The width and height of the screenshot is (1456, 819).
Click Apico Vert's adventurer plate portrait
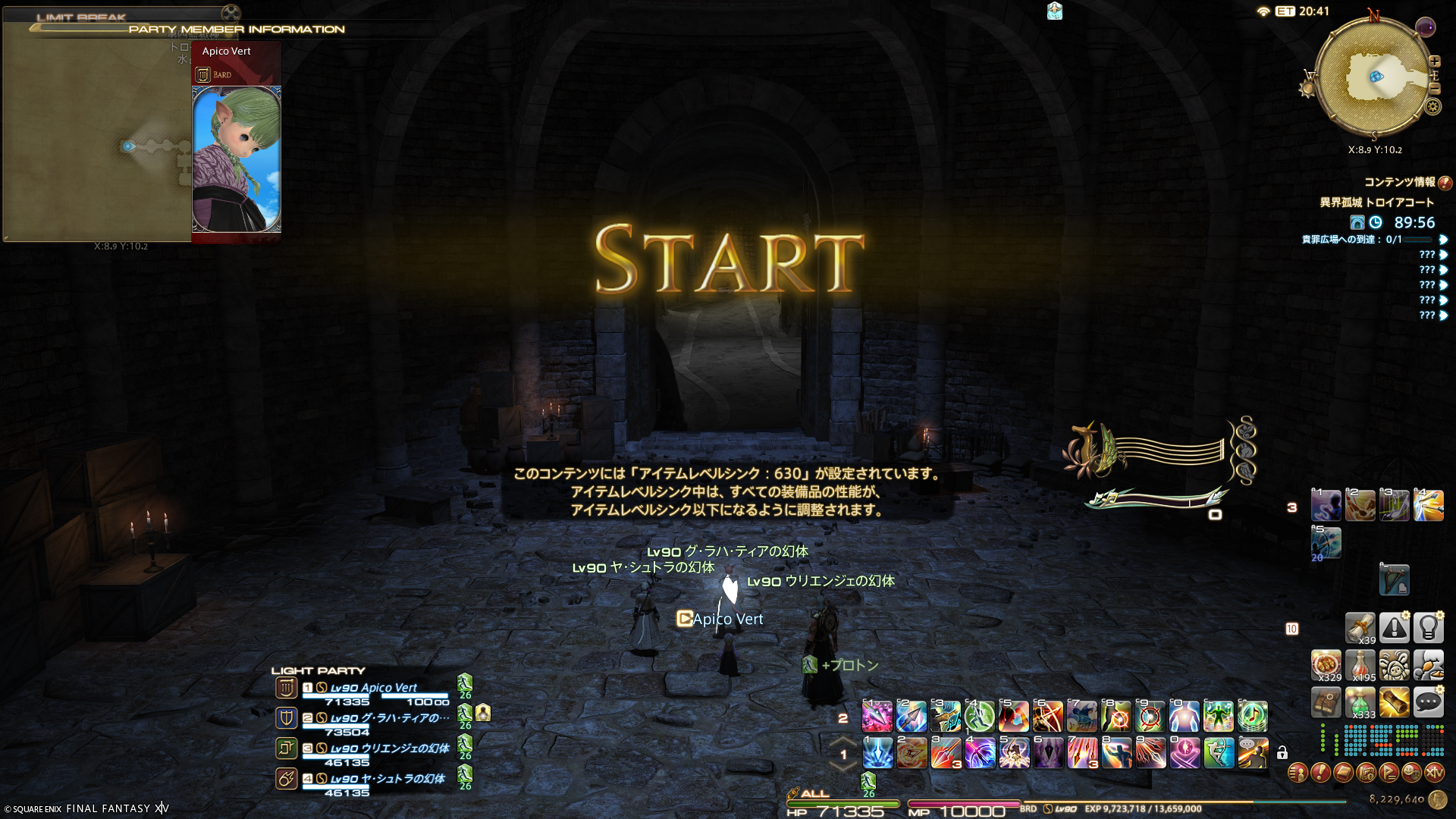[x=237, y=158]
